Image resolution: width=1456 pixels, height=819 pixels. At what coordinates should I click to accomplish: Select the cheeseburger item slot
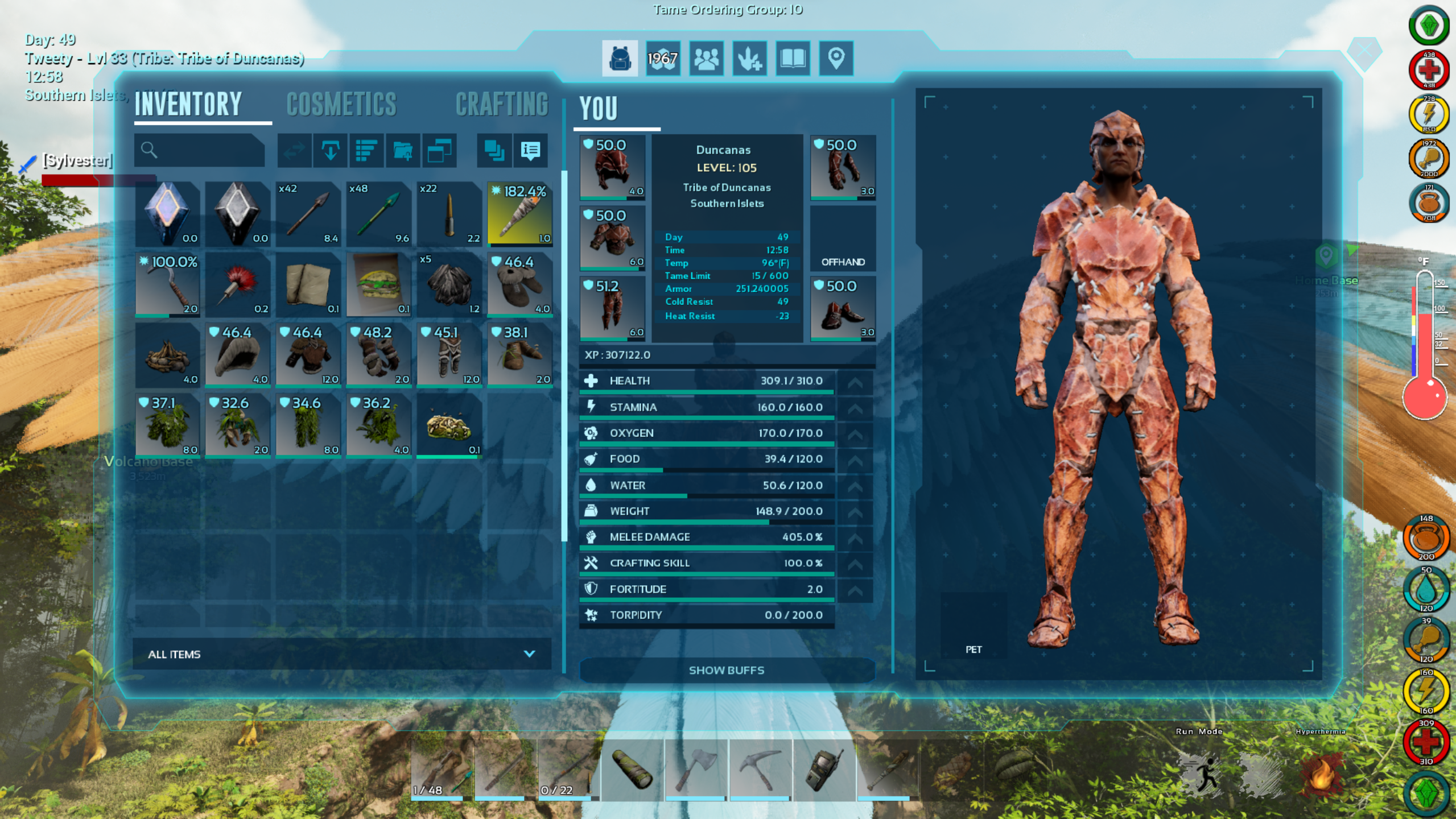coord(378,284)
